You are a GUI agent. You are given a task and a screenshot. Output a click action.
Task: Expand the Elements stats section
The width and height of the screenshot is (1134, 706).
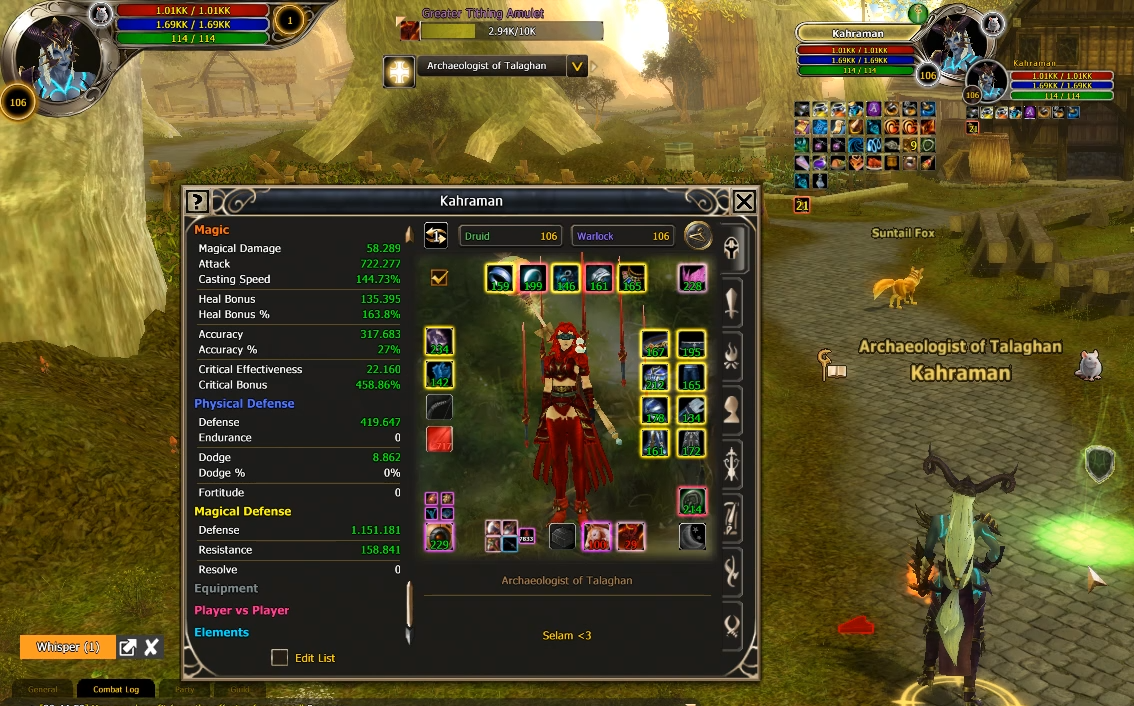[221, 632]
